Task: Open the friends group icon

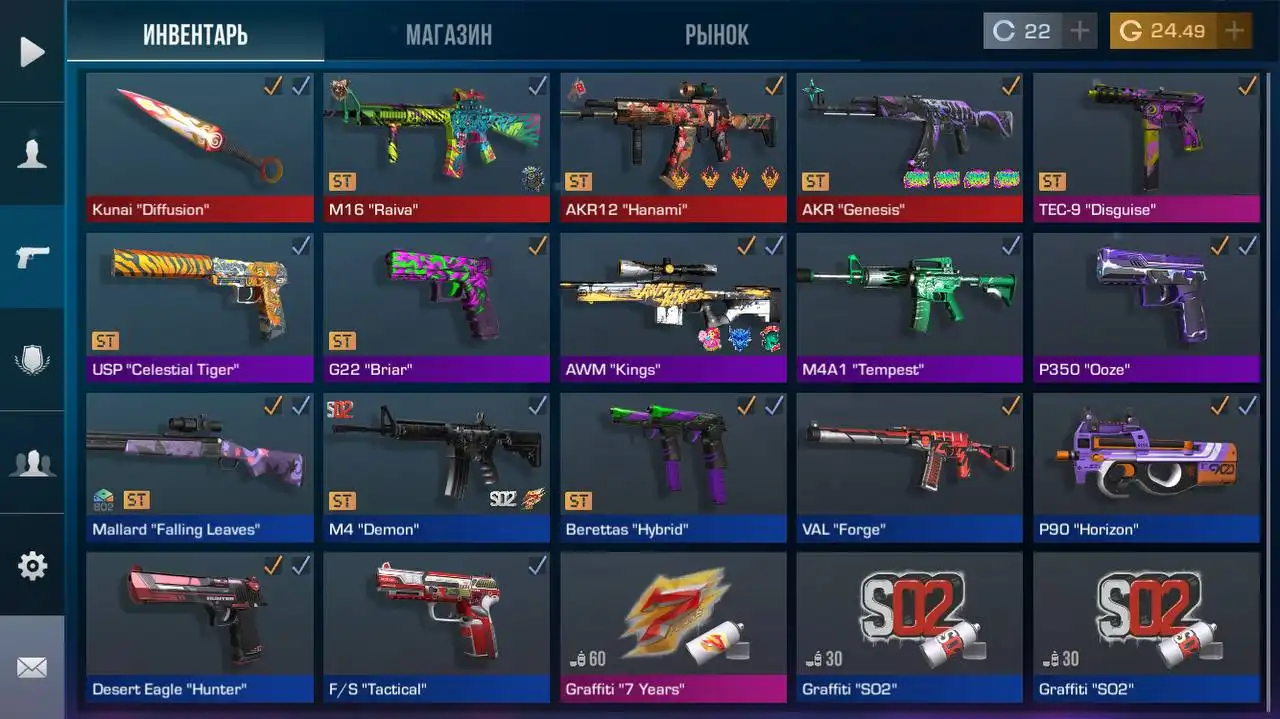Action: coord(32,463)
